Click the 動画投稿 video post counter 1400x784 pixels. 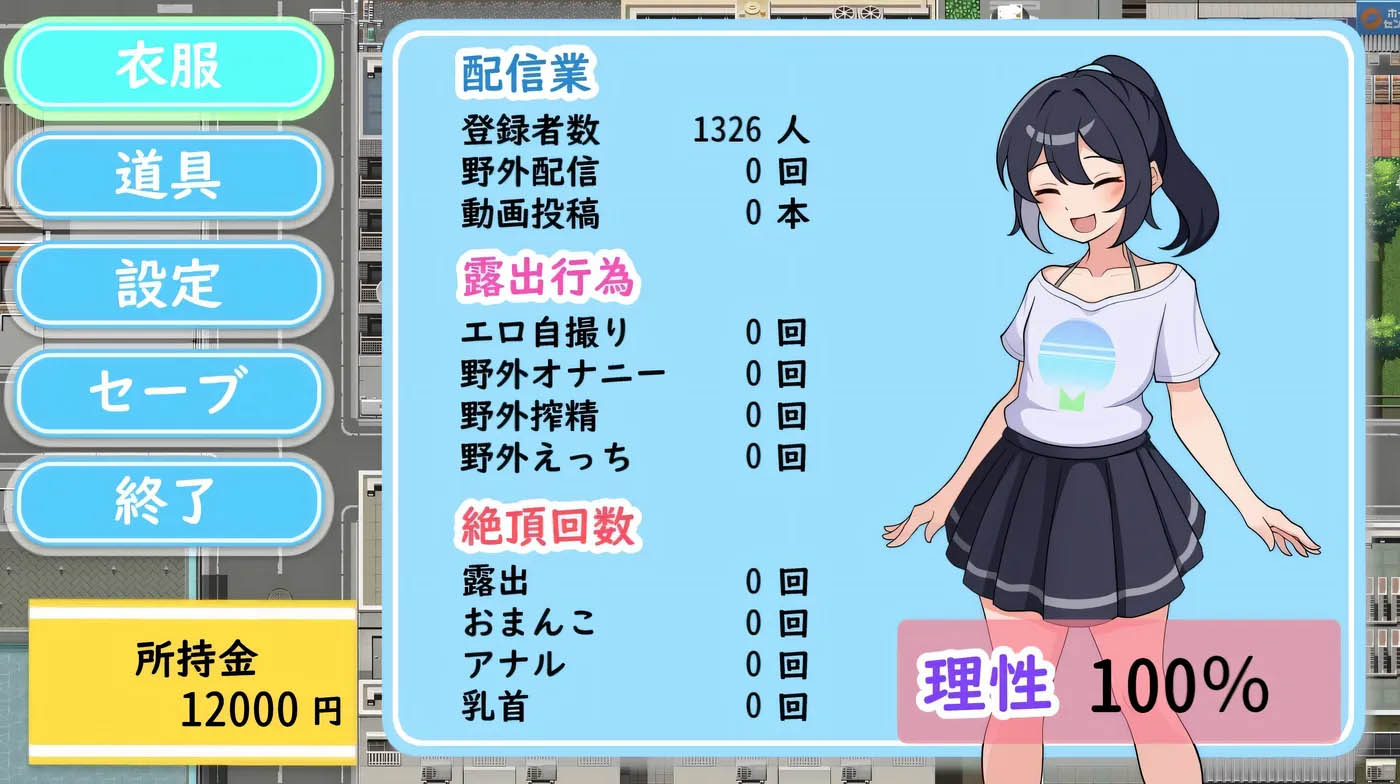[600, 214]
